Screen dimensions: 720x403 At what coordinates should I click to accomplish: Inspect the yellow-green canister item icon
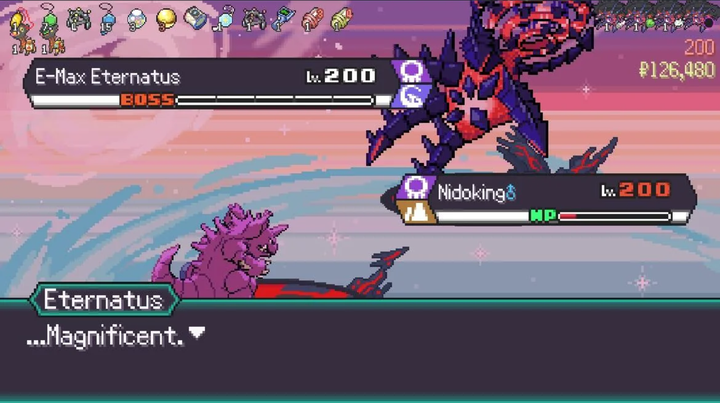click(x=341, y=19)
